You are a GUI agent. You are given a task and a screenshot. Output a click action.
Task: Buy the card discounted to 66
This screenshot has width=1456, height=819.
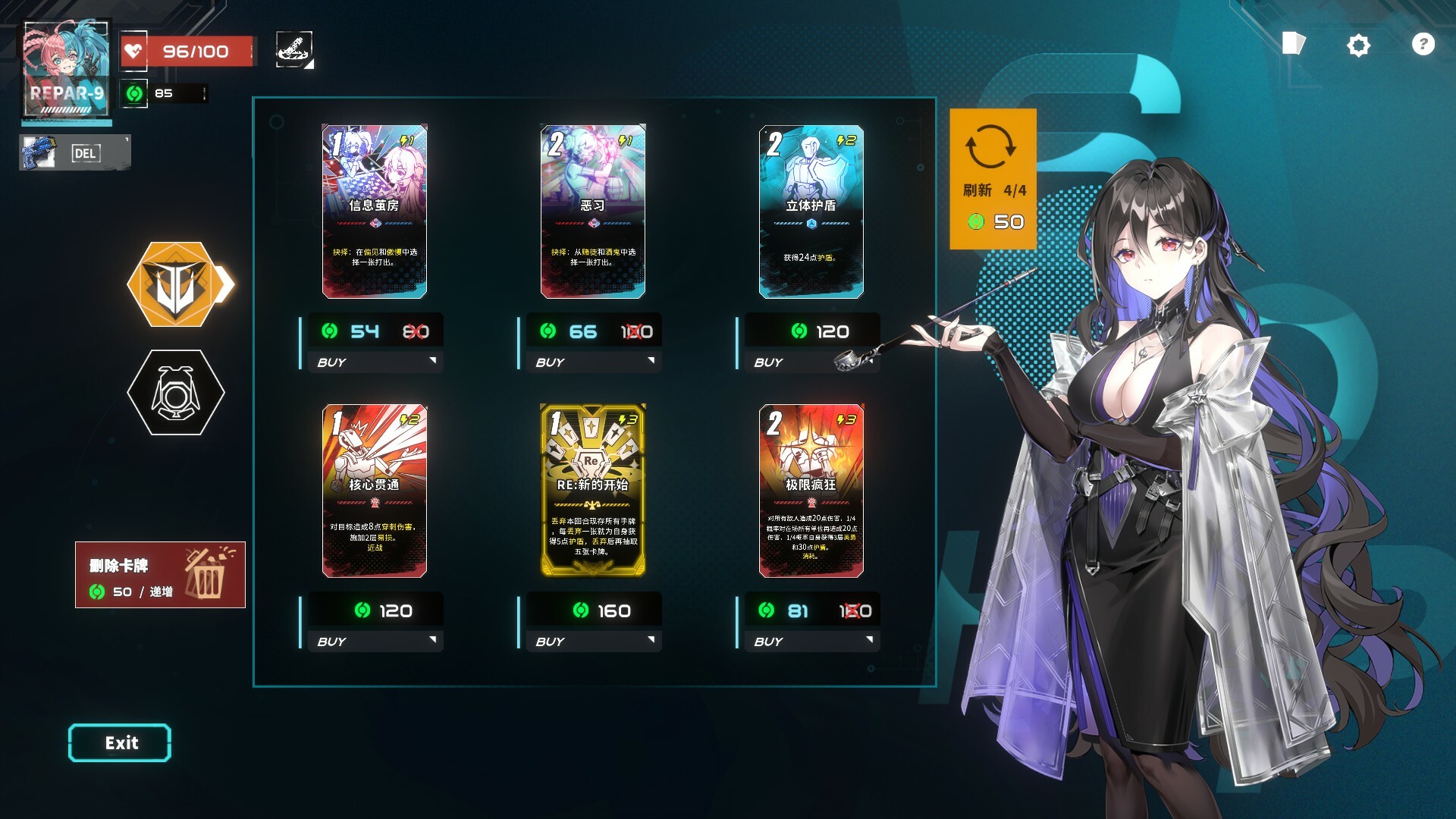click(x=593, y=362)
